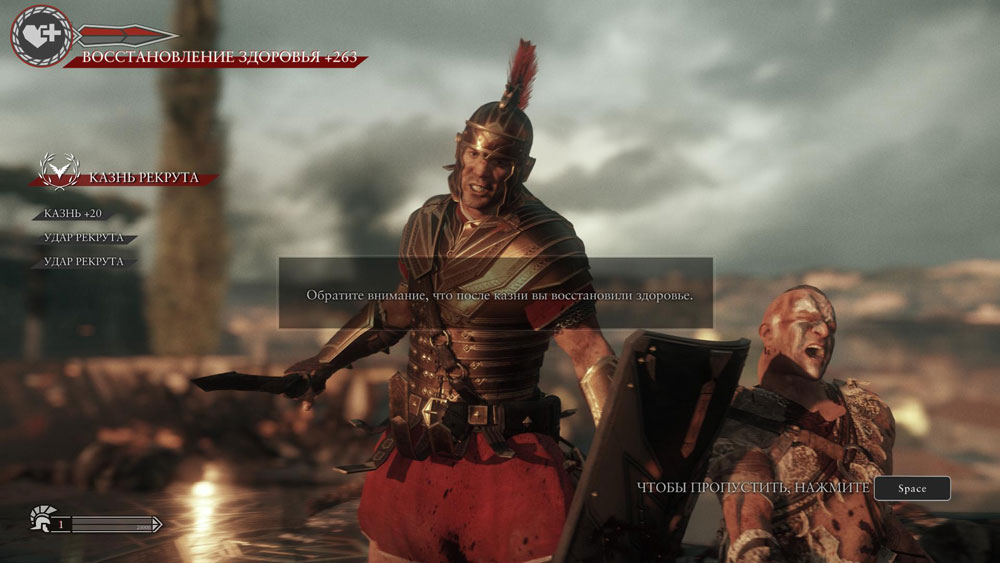Click the Roman helmet rank icon

(x=42, y=520)
